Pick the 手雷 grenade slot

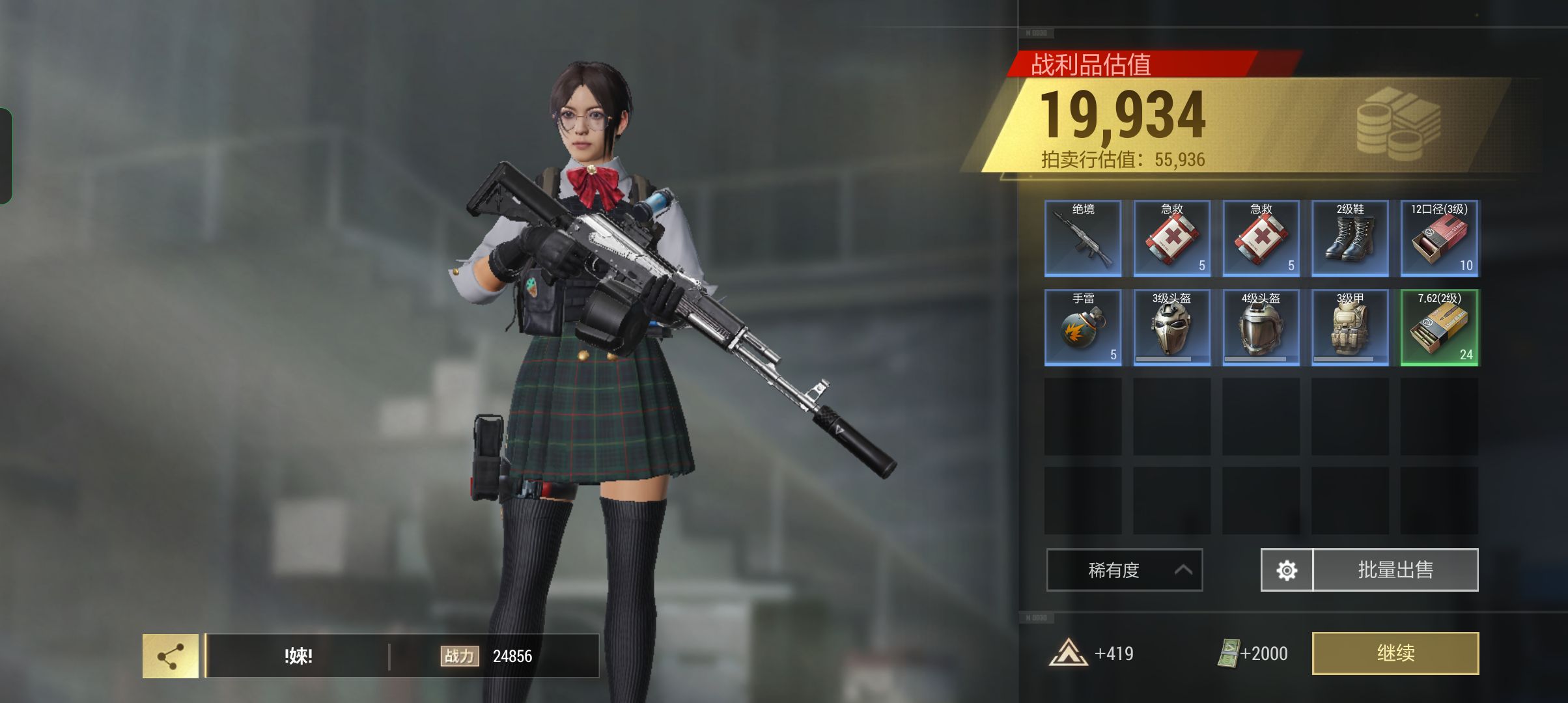(x=1083, y=327)
